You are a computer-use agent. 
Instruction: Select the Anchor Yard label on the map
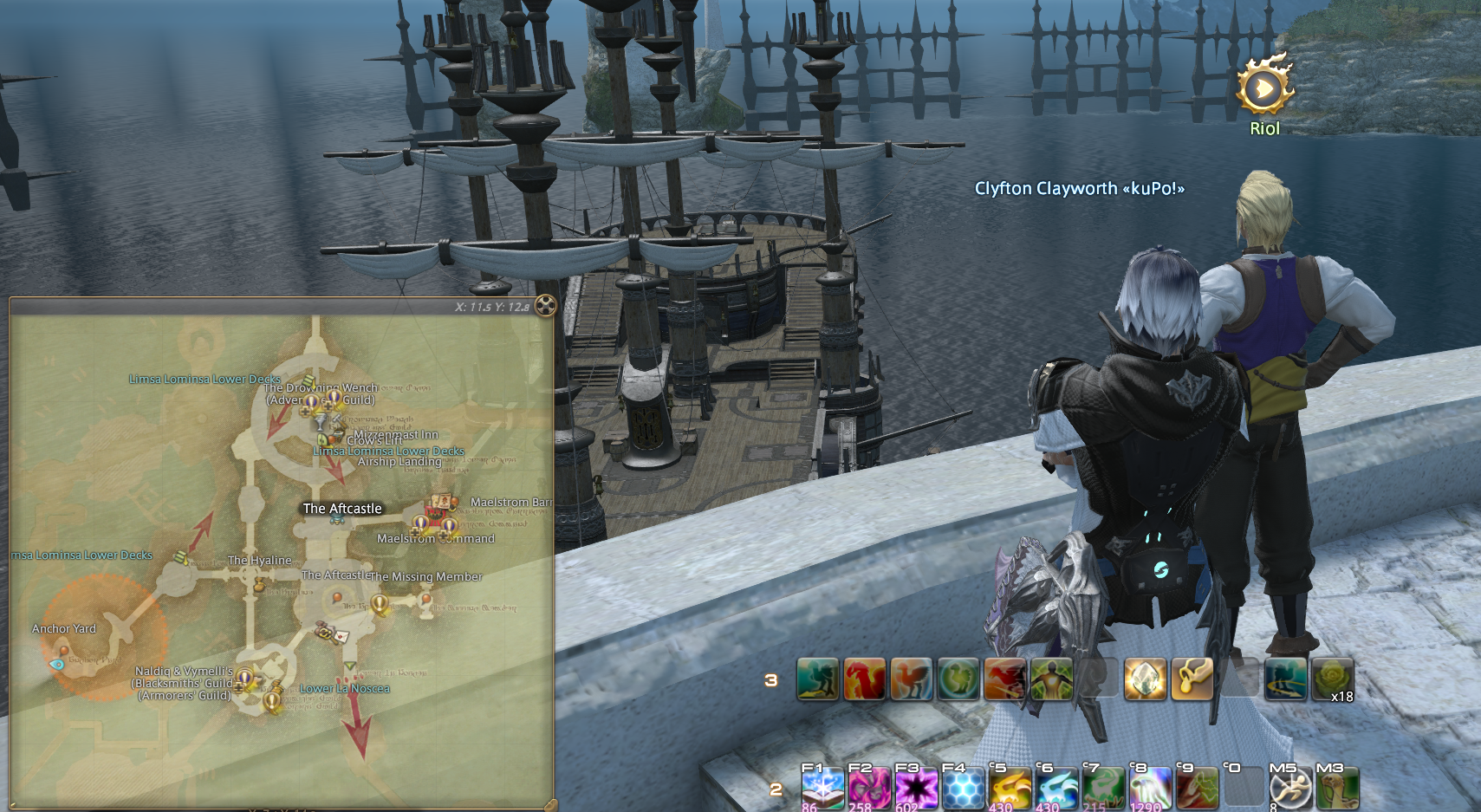[x=64, y=629]
